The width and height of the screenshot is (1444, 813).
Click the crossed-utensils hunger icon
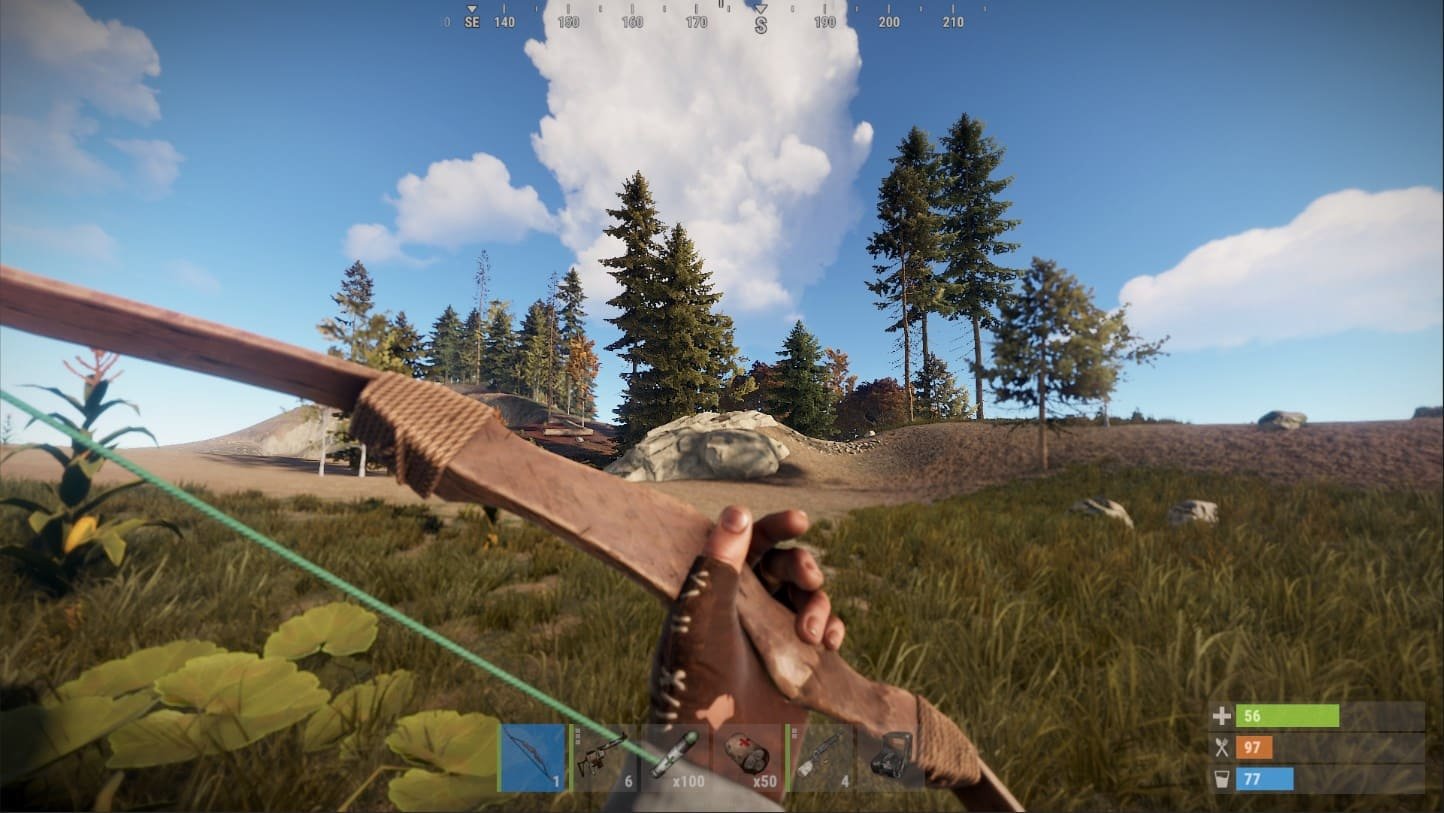(1221, 746)
